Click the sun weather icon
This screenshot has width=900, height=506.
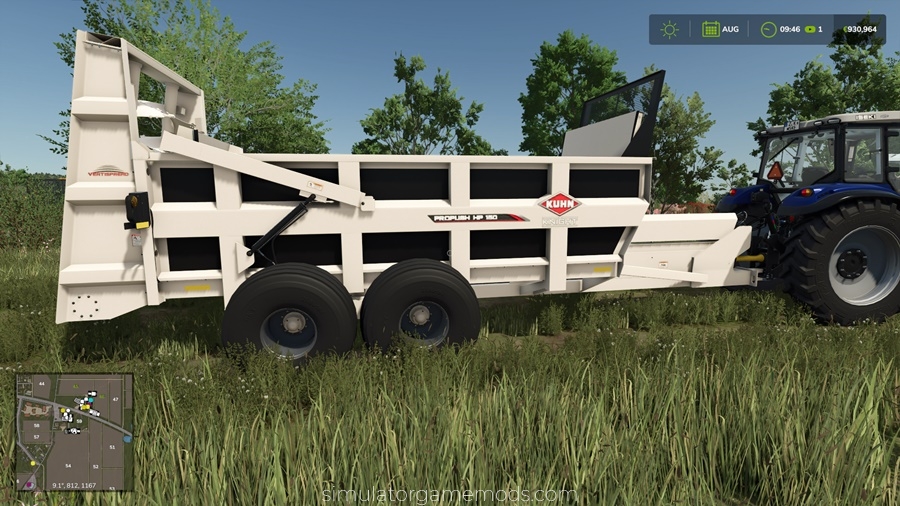(x=669, y=29)
